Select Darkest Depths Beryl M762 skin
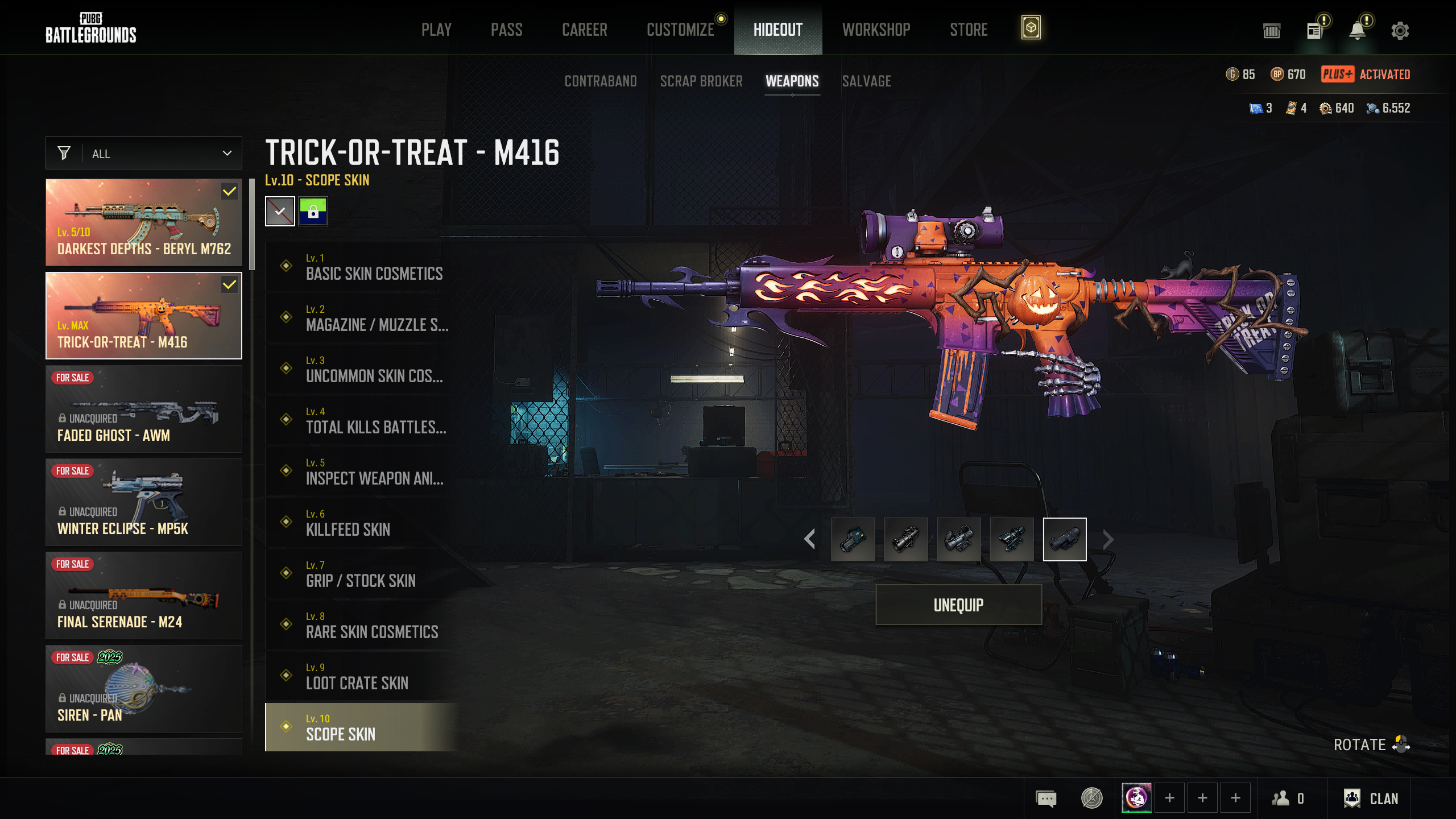Viewport: 1456px width, 819px height. pyautogui.click(x=144, y=222)
